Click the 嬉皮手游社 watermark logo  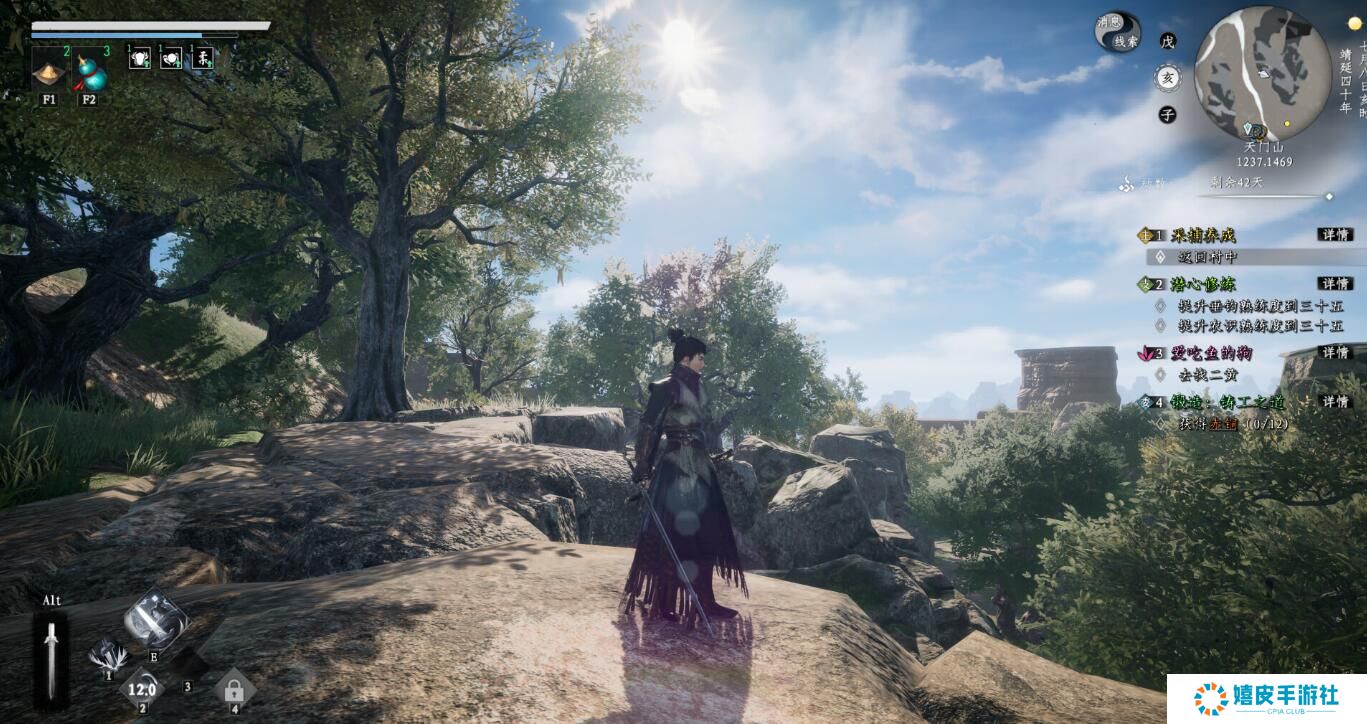tap(1266, 699)
